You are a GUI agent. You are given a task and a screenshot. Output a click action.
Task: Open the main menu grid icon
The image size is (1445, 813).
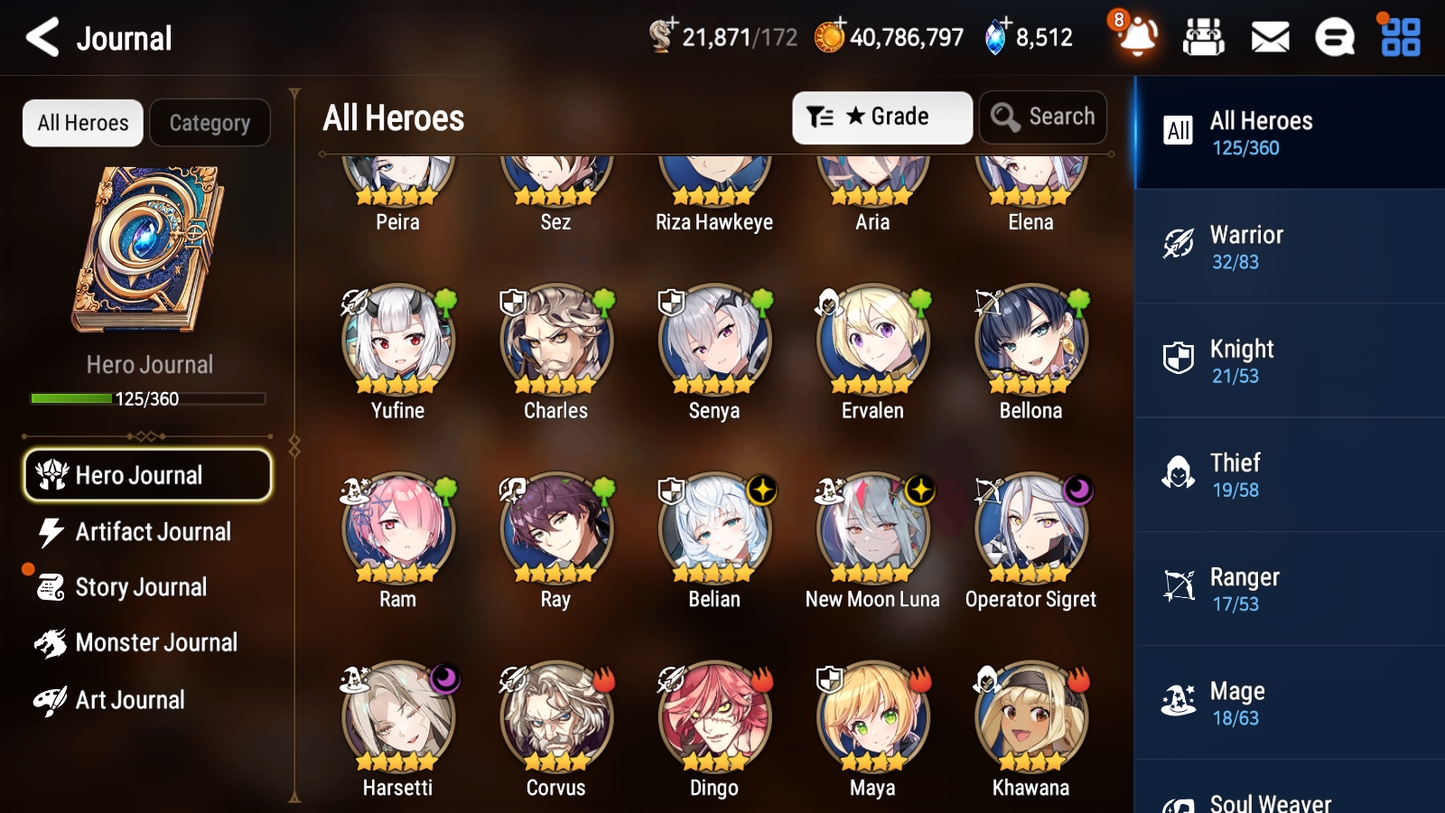pyautogui.click(x=1398, y=36)
